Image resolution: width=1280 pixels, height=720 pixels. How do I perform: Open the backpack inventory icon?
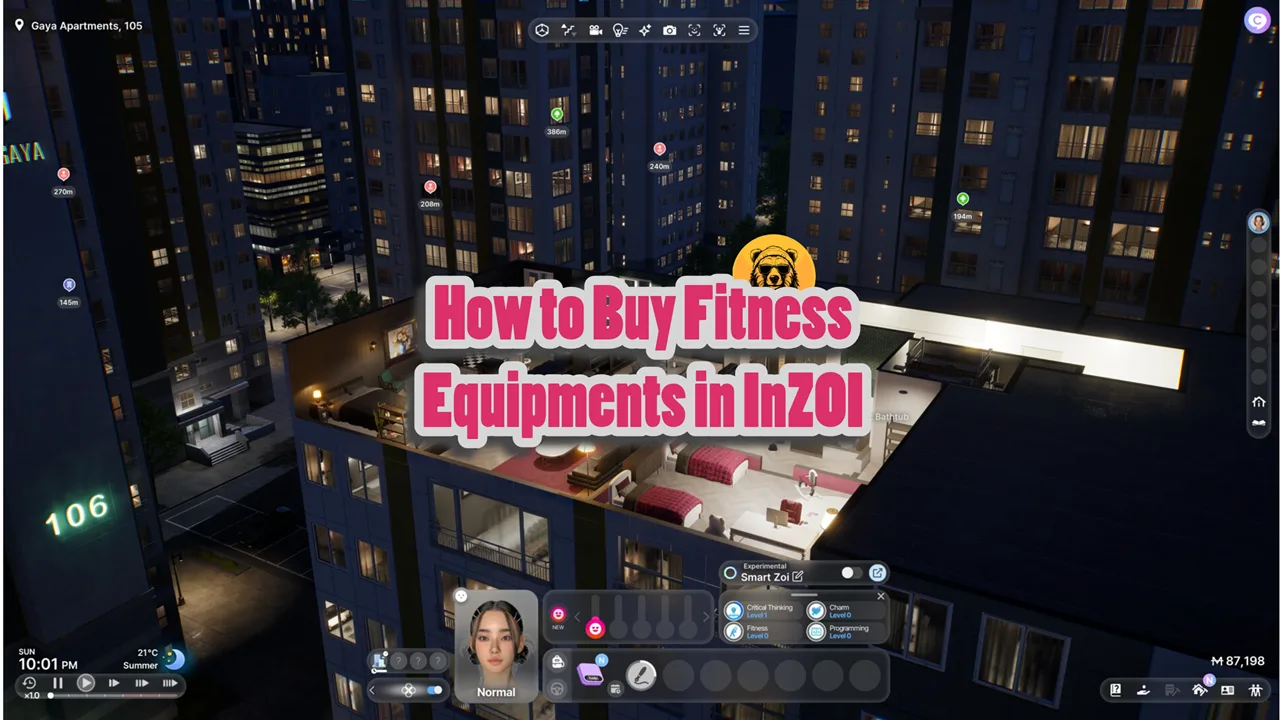(x=558, y=662)
